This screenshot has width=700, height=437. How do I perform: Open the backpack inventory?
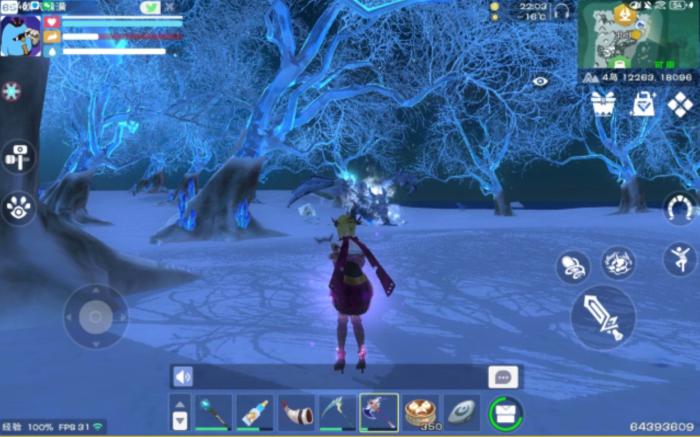(506, 412)
